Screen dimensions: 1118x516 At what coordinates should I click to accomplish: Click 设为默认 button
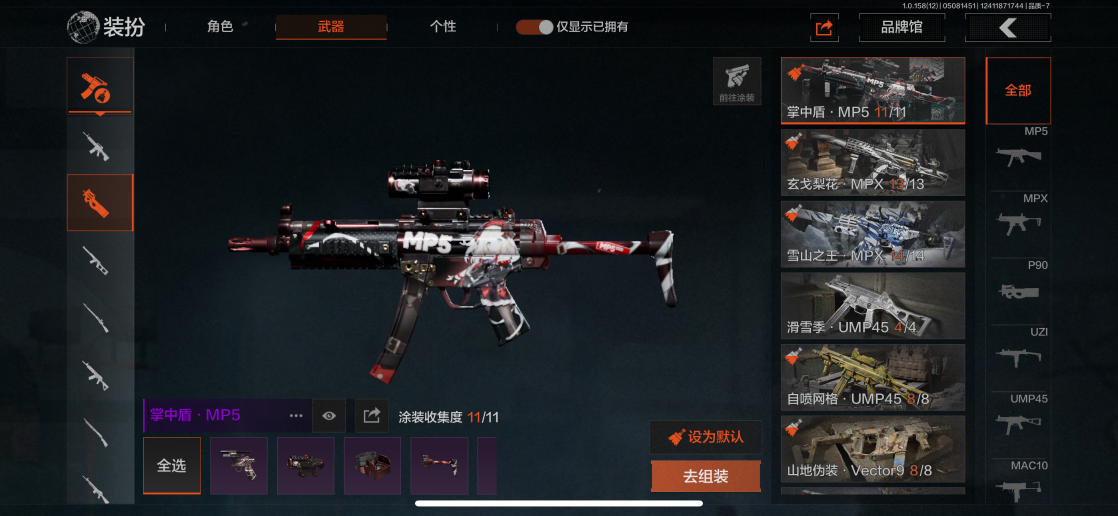tap(705, 437)
